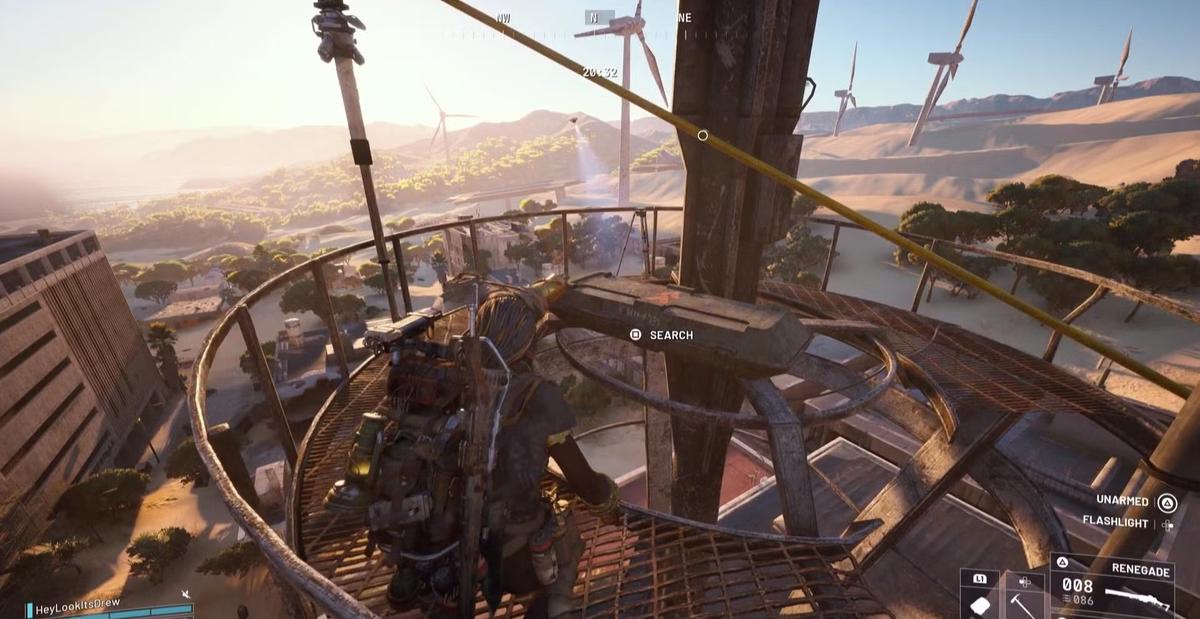Click the compass bar's N heading
The height and width of the screenshot is (619, 1200).
click(593, 17)
